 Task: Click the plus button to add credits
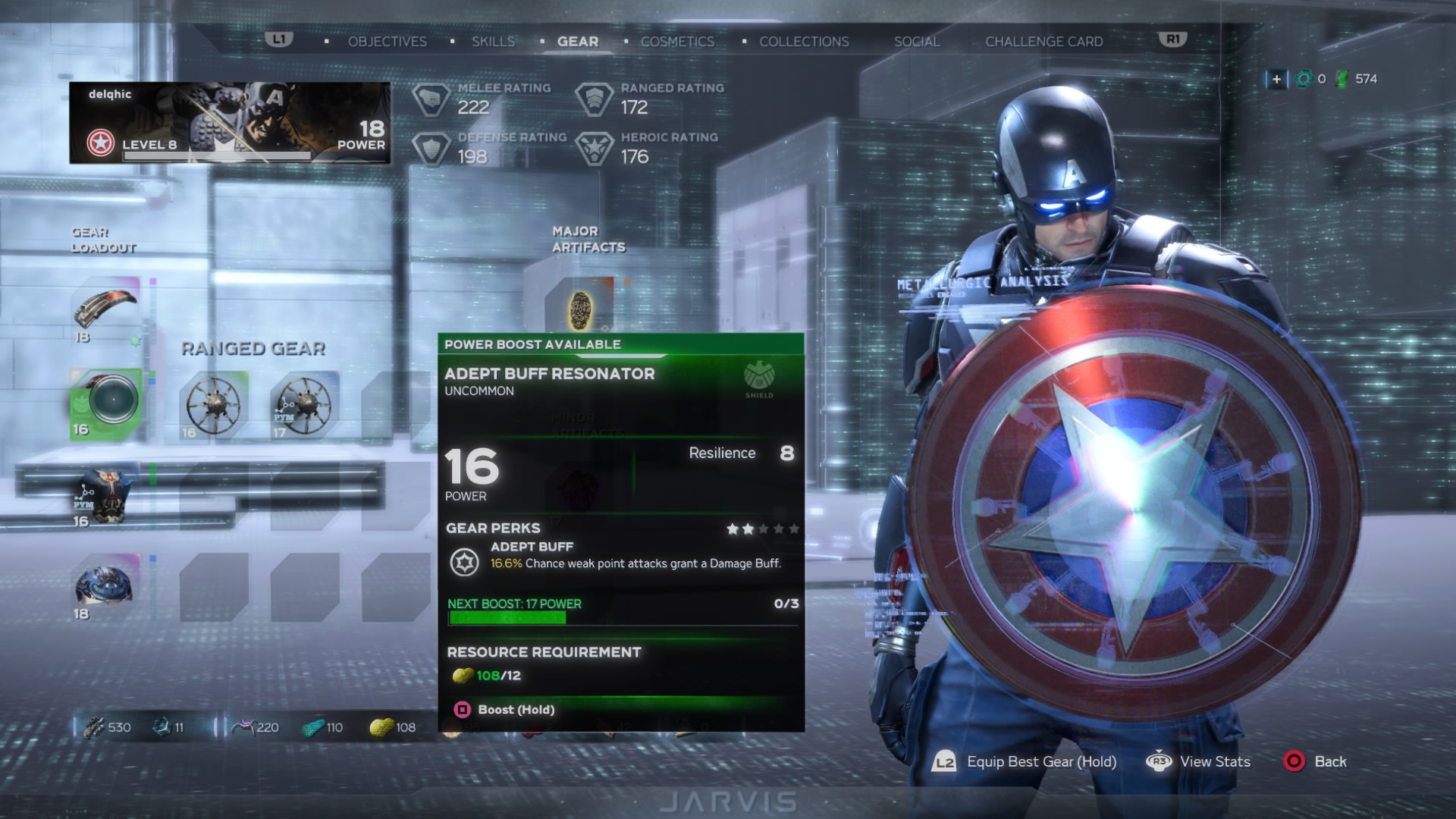click(1276, 79)
